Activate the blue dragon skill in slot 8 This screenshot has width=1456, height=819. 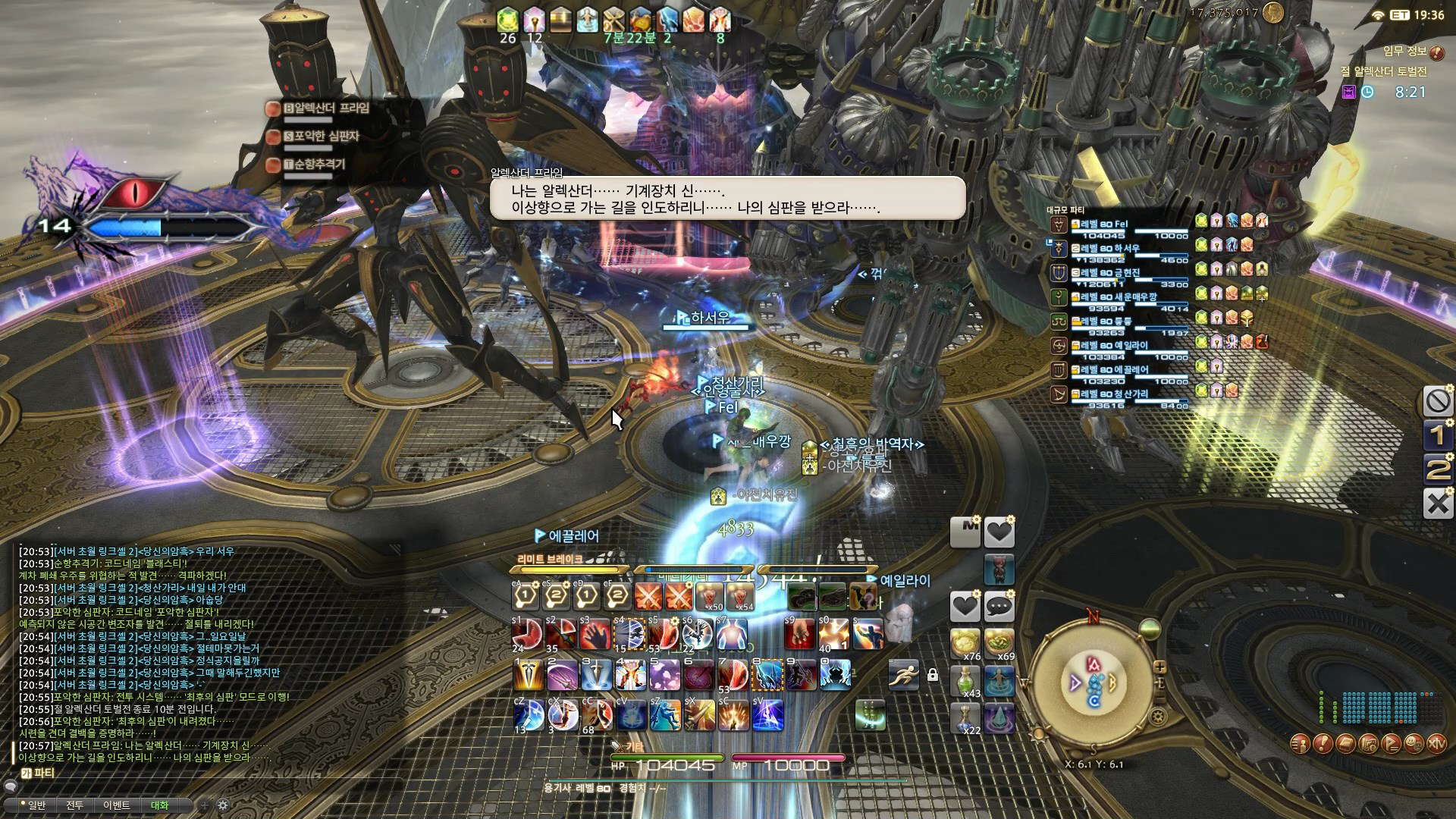[767, 673]
